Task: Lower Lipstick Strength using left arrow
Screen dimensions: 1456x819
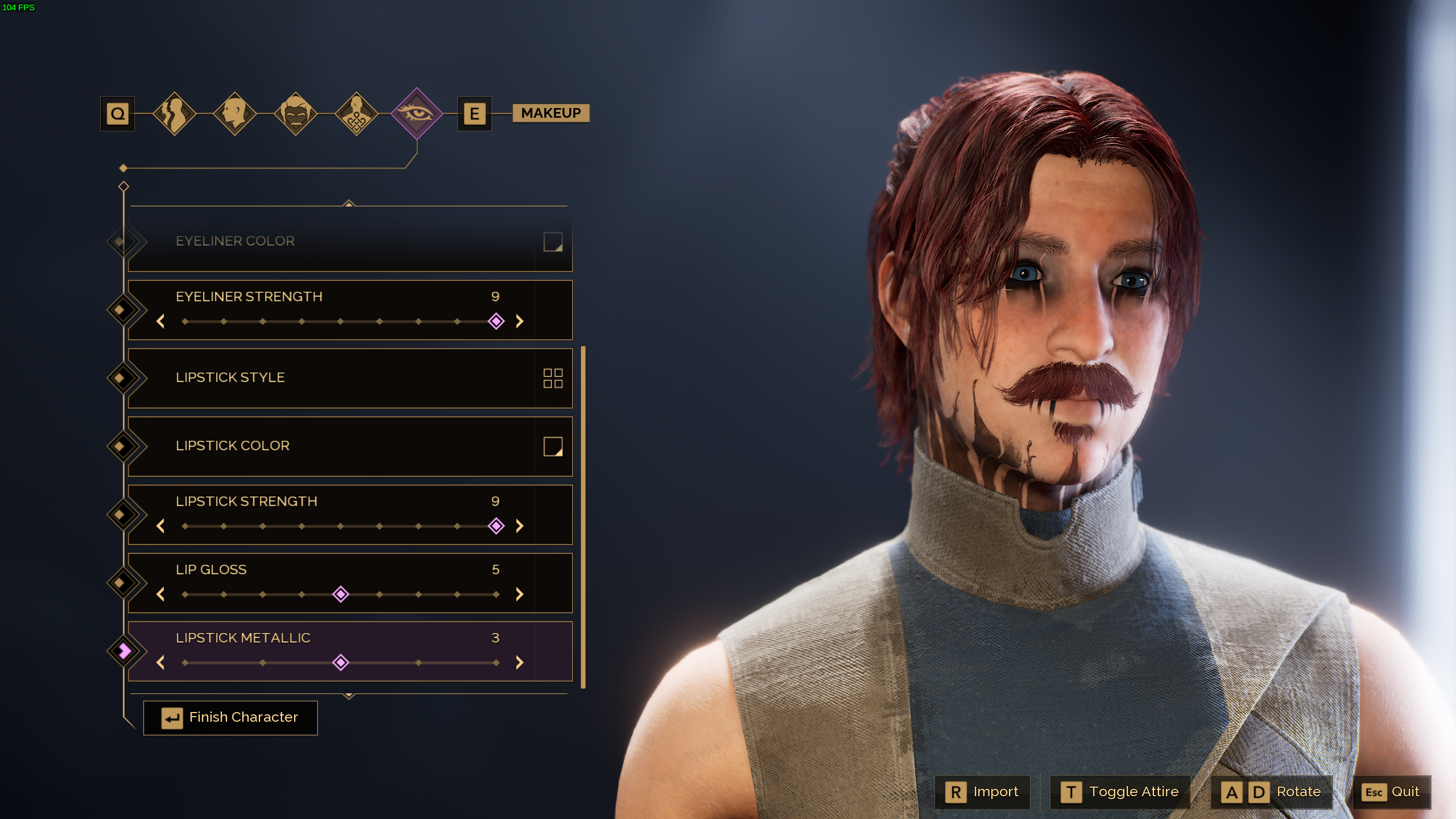Action: (x=160, y=526)
